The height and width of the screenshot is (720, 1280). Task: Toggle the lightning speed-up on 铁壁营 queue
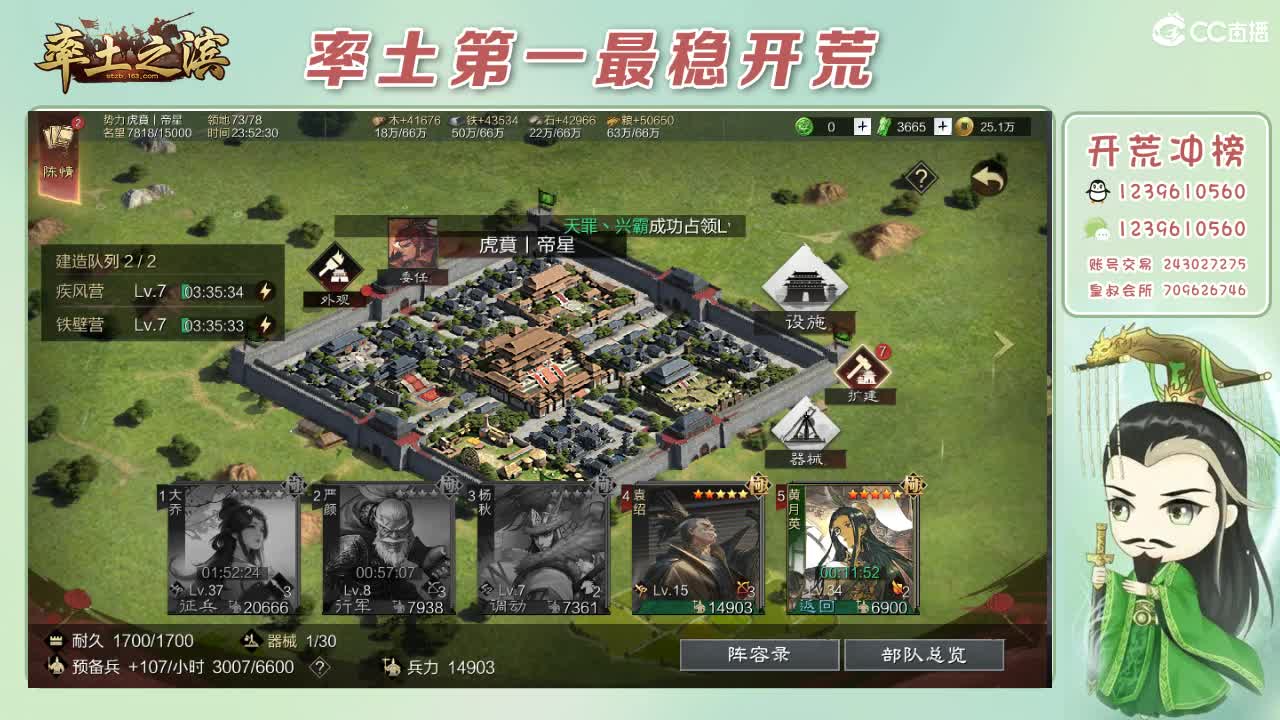[262, 324]
